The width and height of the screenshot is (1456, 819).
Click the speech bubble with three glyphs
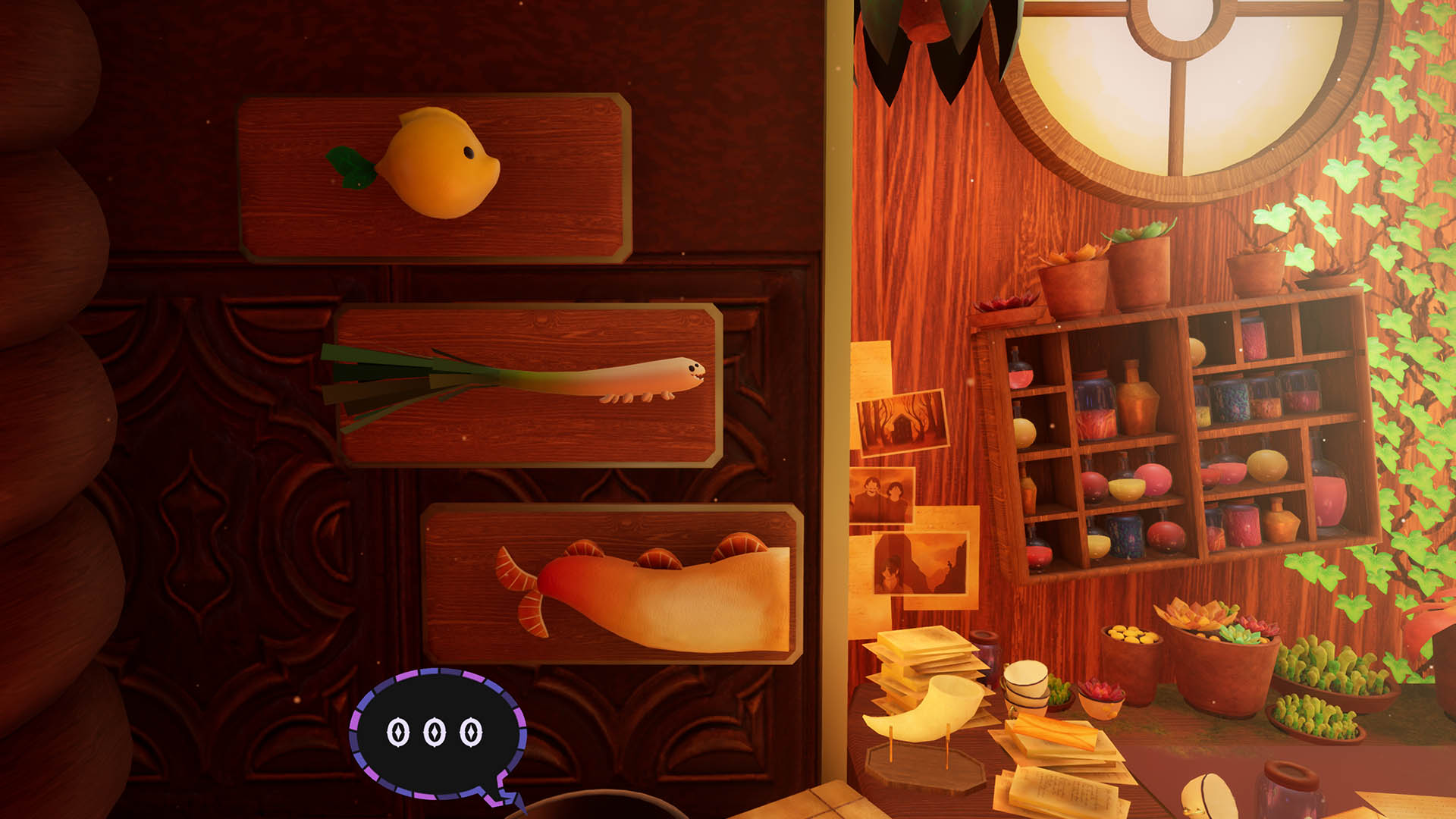point(438,733)
